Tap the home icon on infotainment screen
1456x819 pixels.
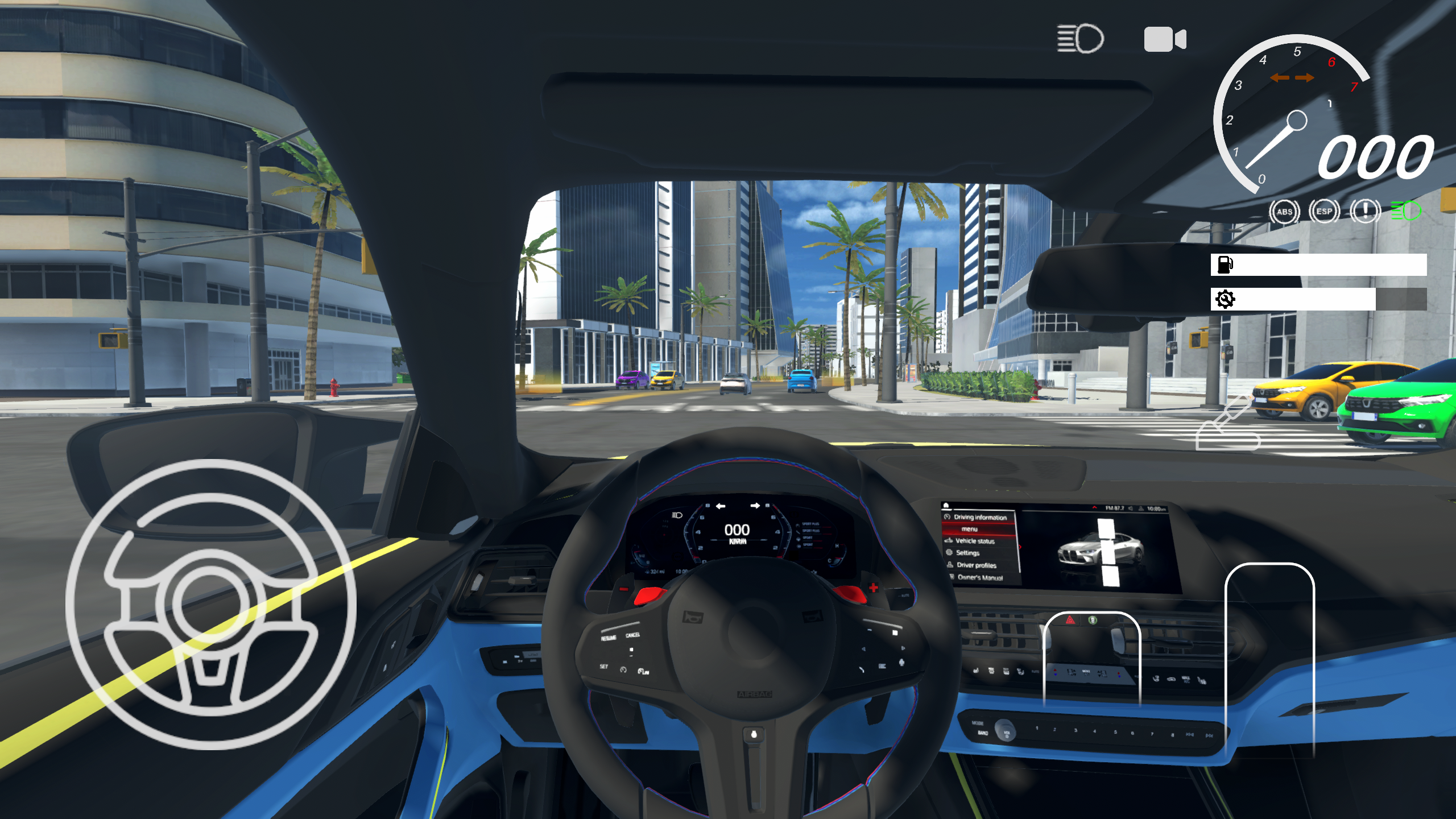[945, 506]
